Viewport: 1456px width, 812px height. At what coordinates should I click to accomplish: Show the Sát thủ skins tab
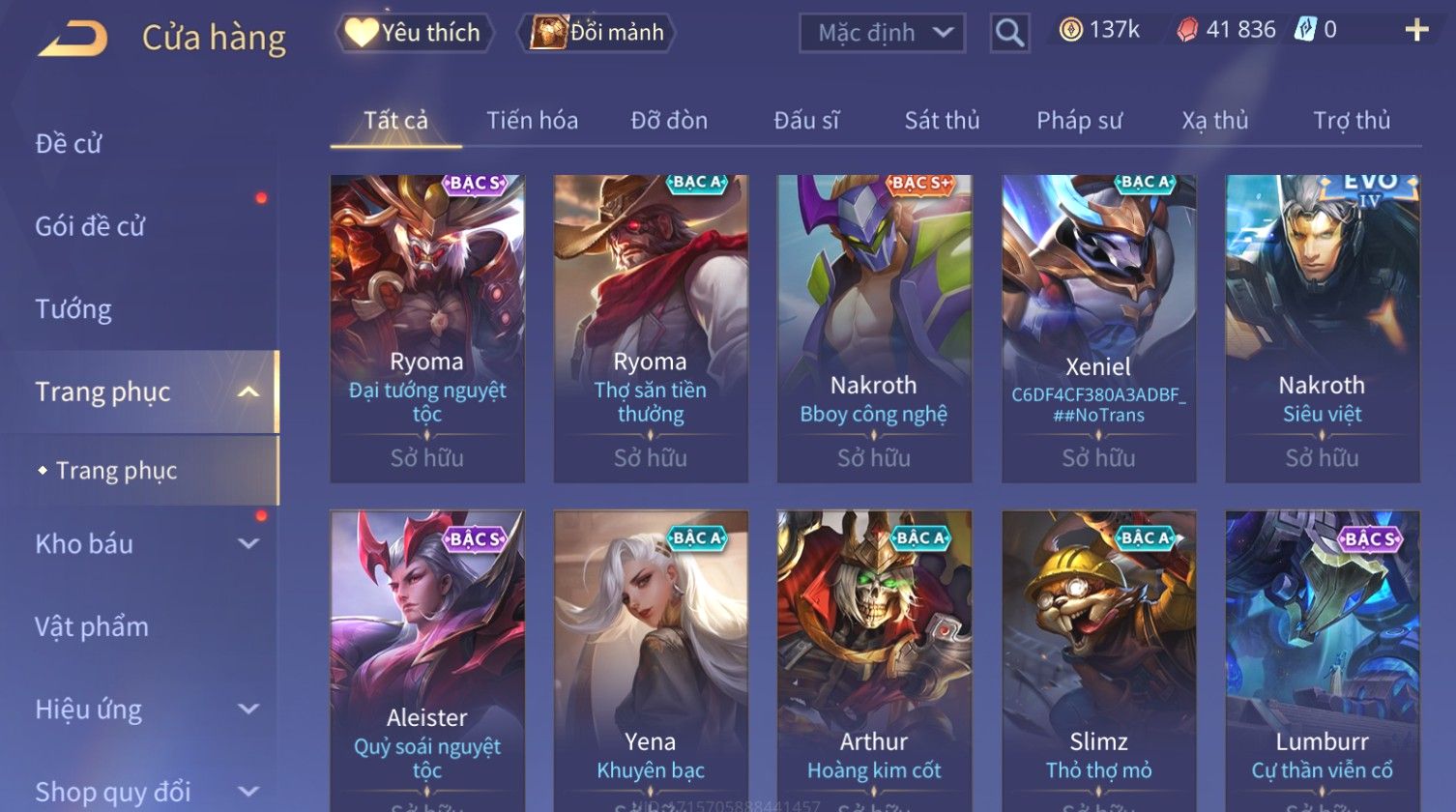pos(942,121)
